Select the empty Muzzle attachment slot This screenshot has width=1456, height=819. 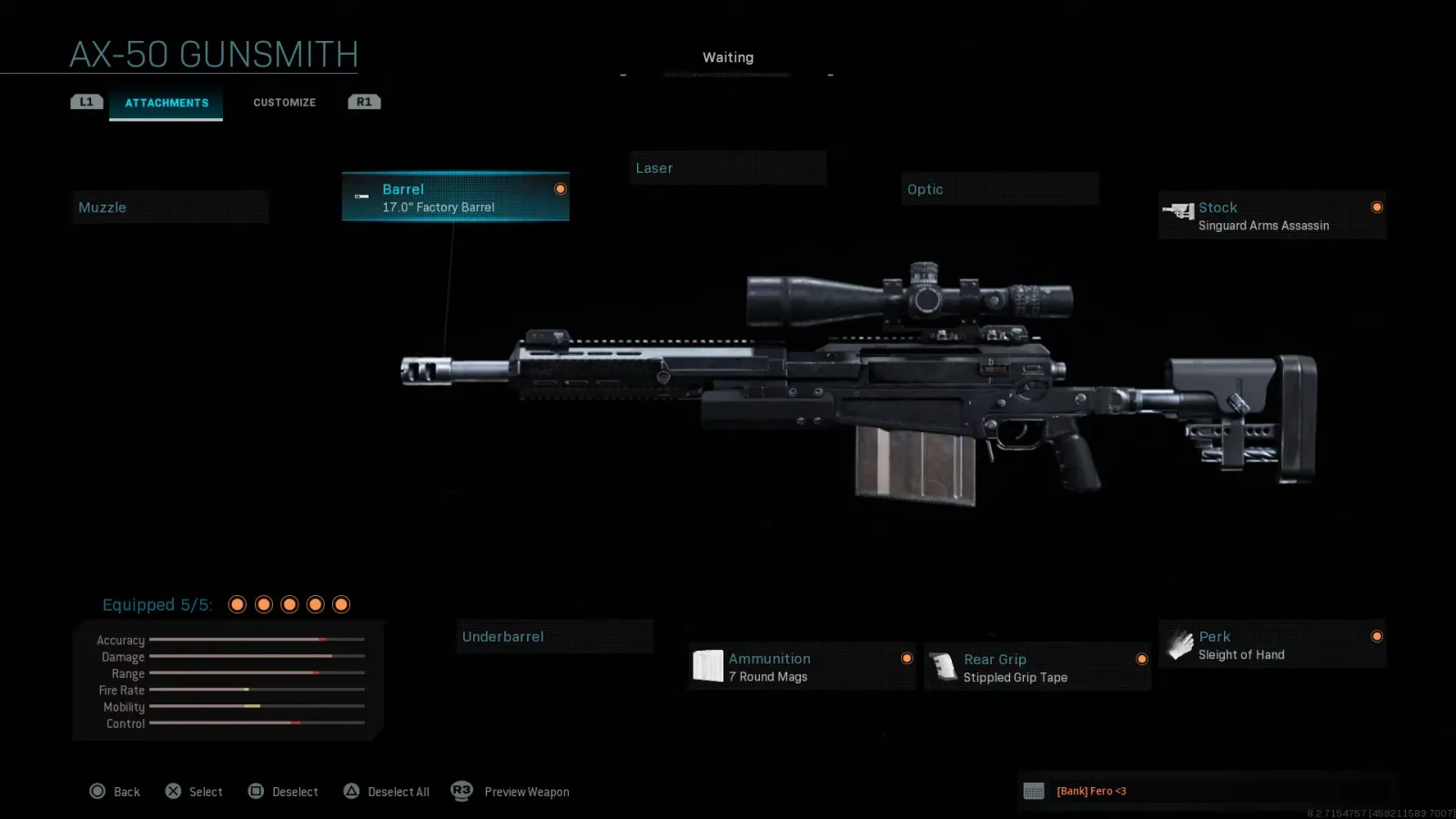(169, 207)
